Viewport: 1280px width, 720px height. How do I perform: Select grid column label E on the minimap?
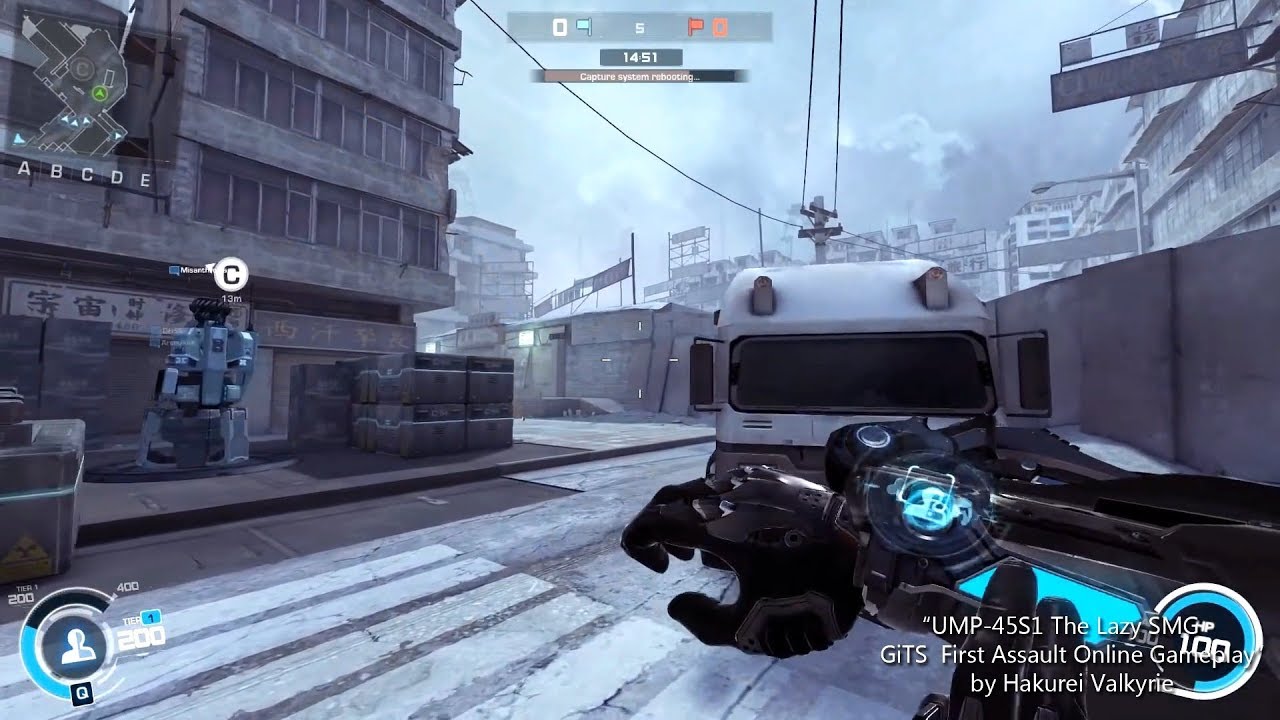coord(147,178)
